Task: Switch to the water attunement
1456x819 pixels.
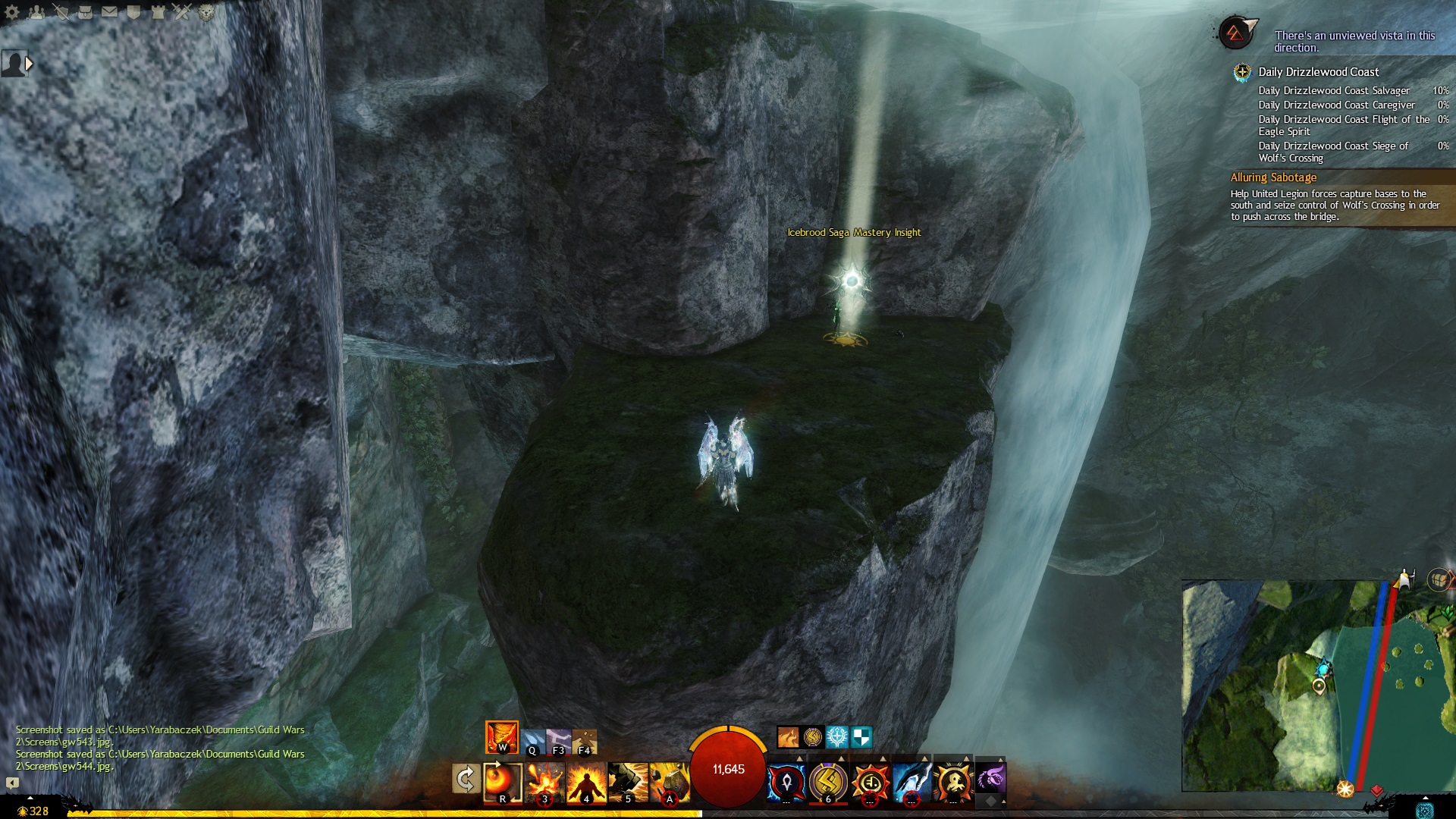Action: click(x=532, y=741)
